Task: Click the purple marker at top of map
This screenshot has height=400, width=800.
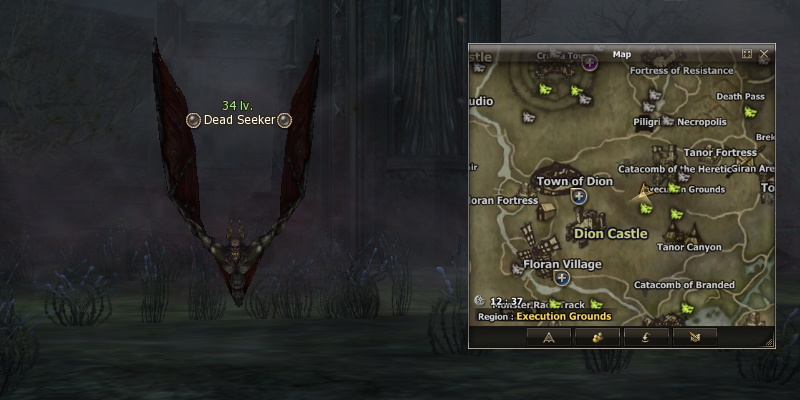Action: pyautogui.click(x=591, y=64)
